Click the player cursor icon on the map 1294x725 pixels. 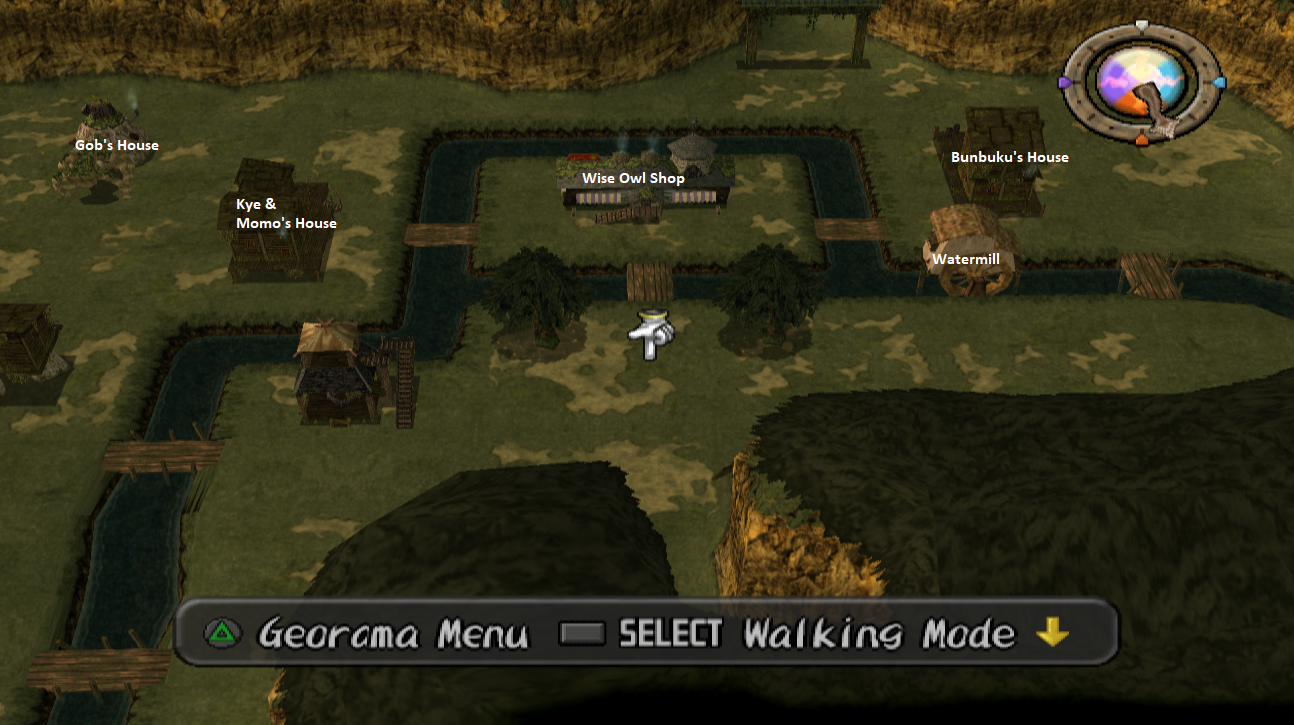[x=652, y=335]
